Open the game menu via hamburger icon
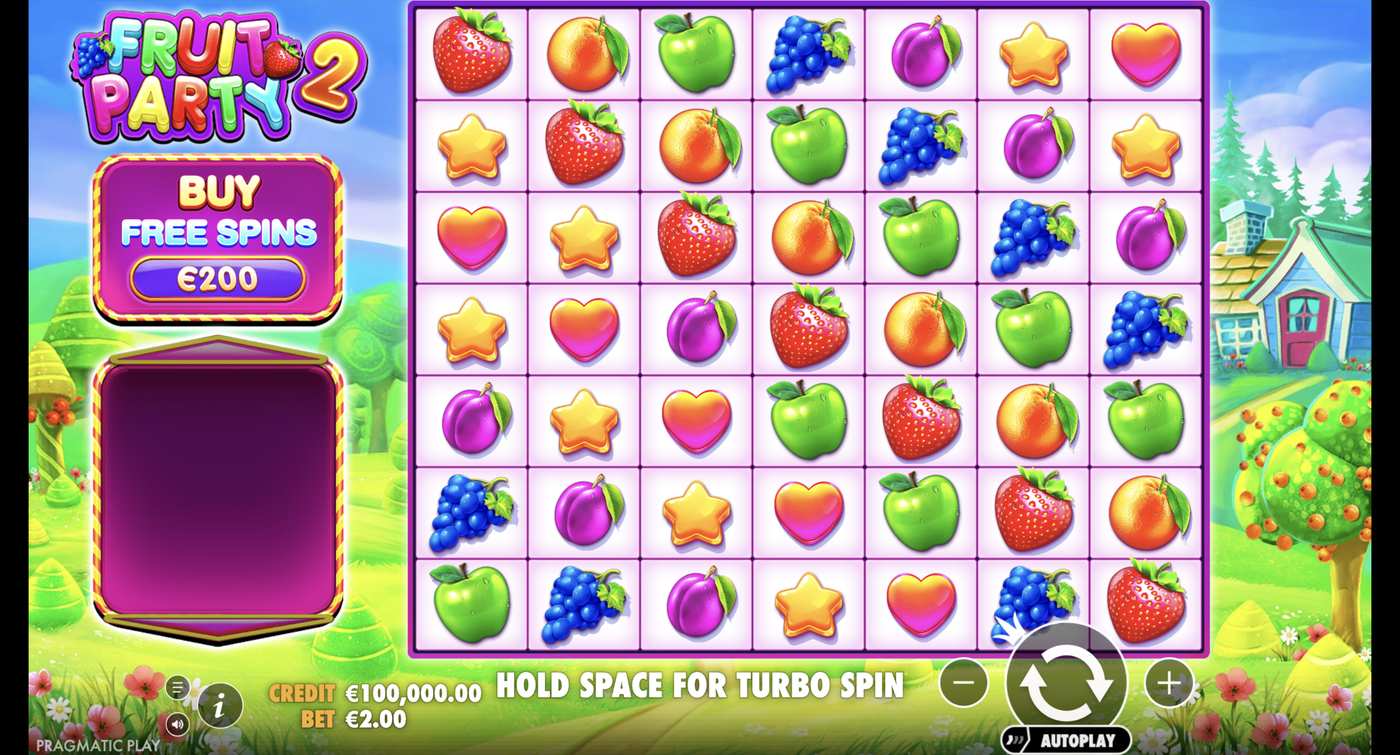 177,688
